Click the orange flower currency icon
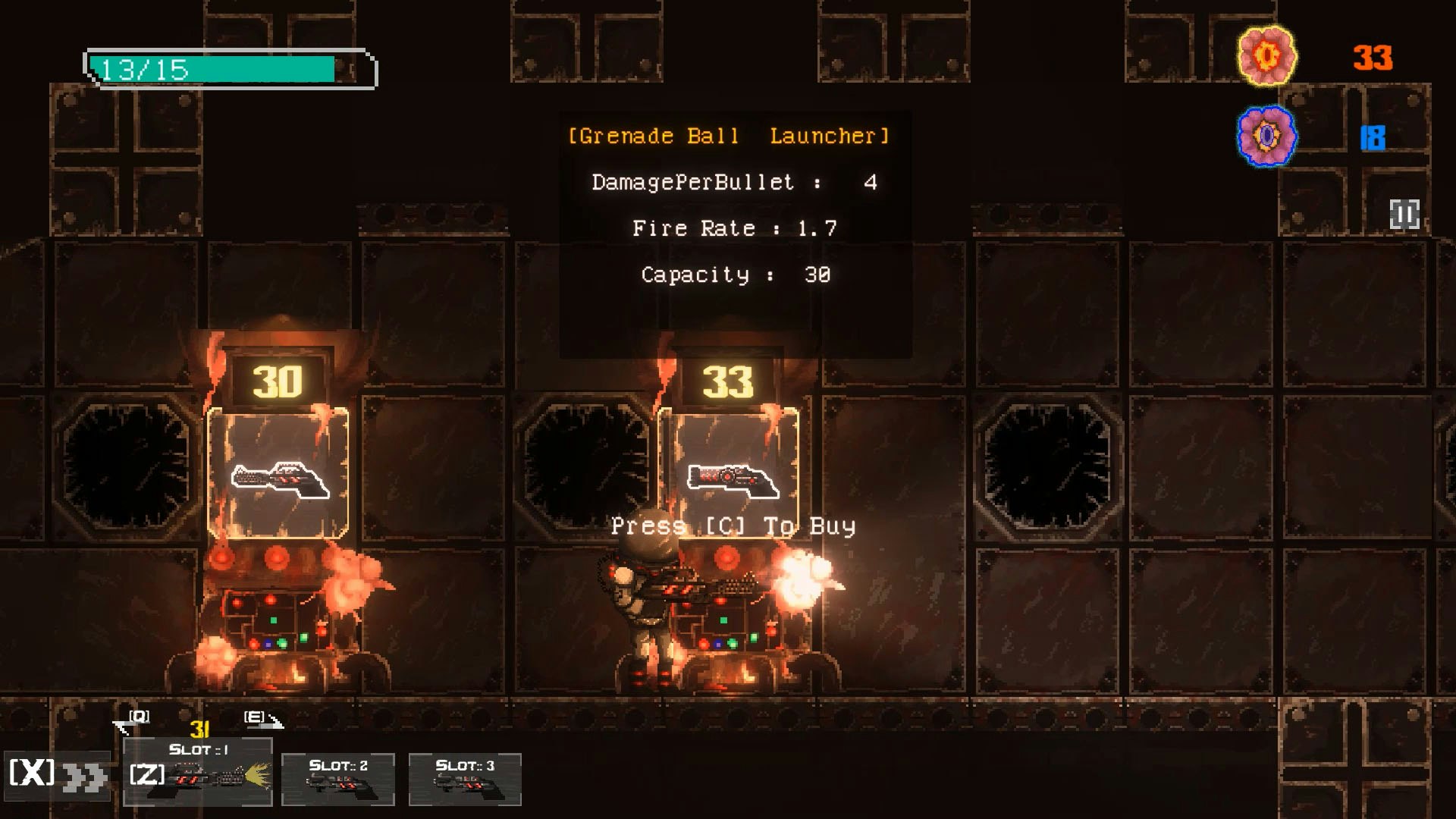1456x819 pixels. pyautogui.click(x=1266, y=57)
